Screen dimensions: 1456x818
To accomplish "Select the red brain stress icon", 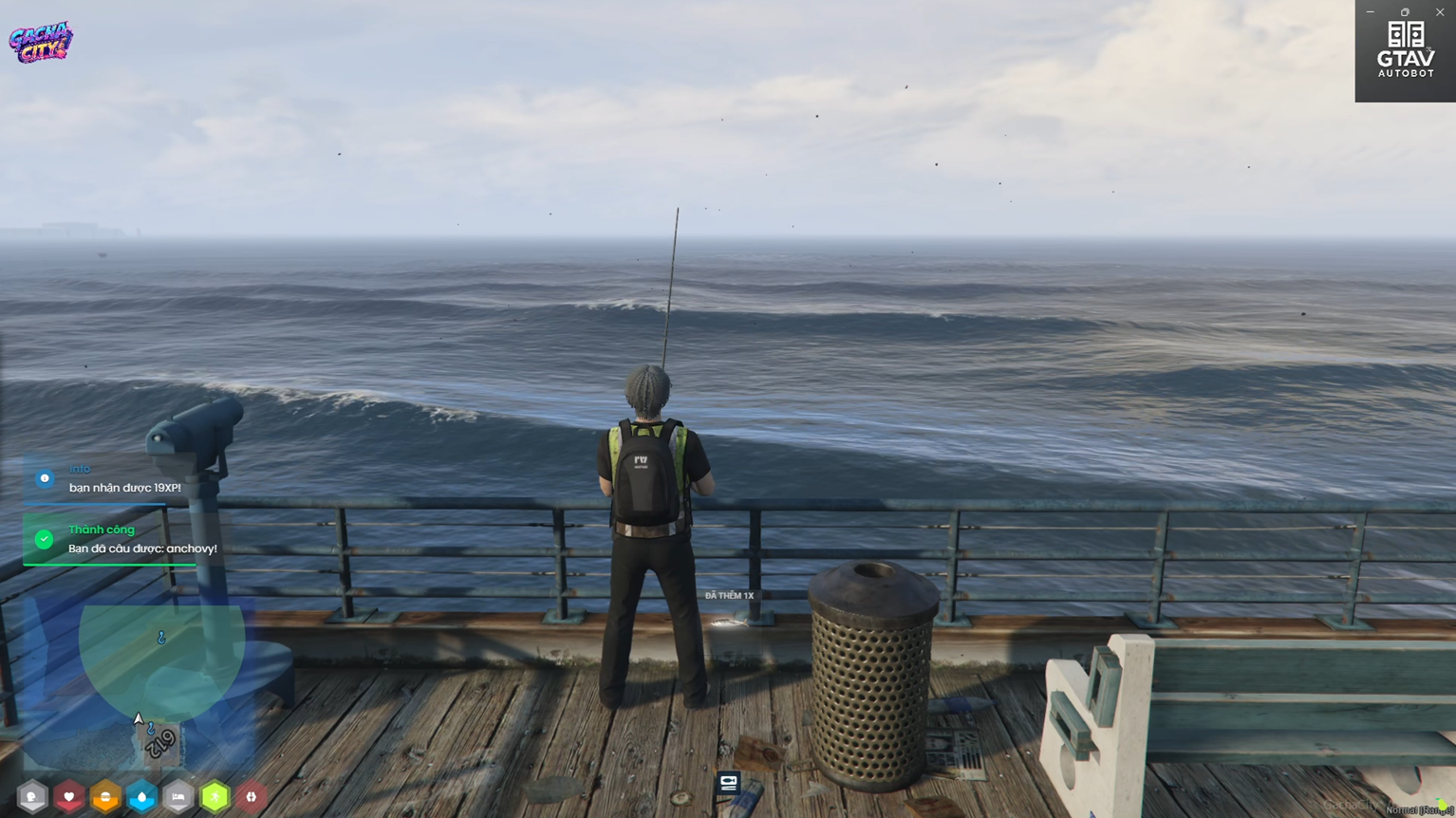I will [x=252, y=797].
